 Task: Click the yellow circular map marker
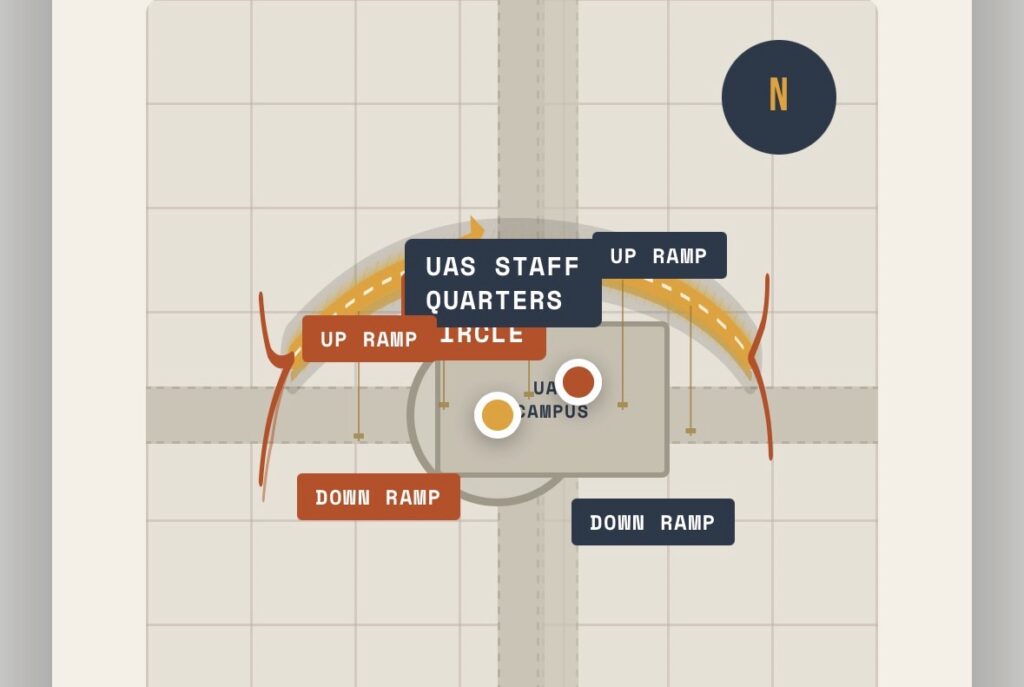[497, 414]
